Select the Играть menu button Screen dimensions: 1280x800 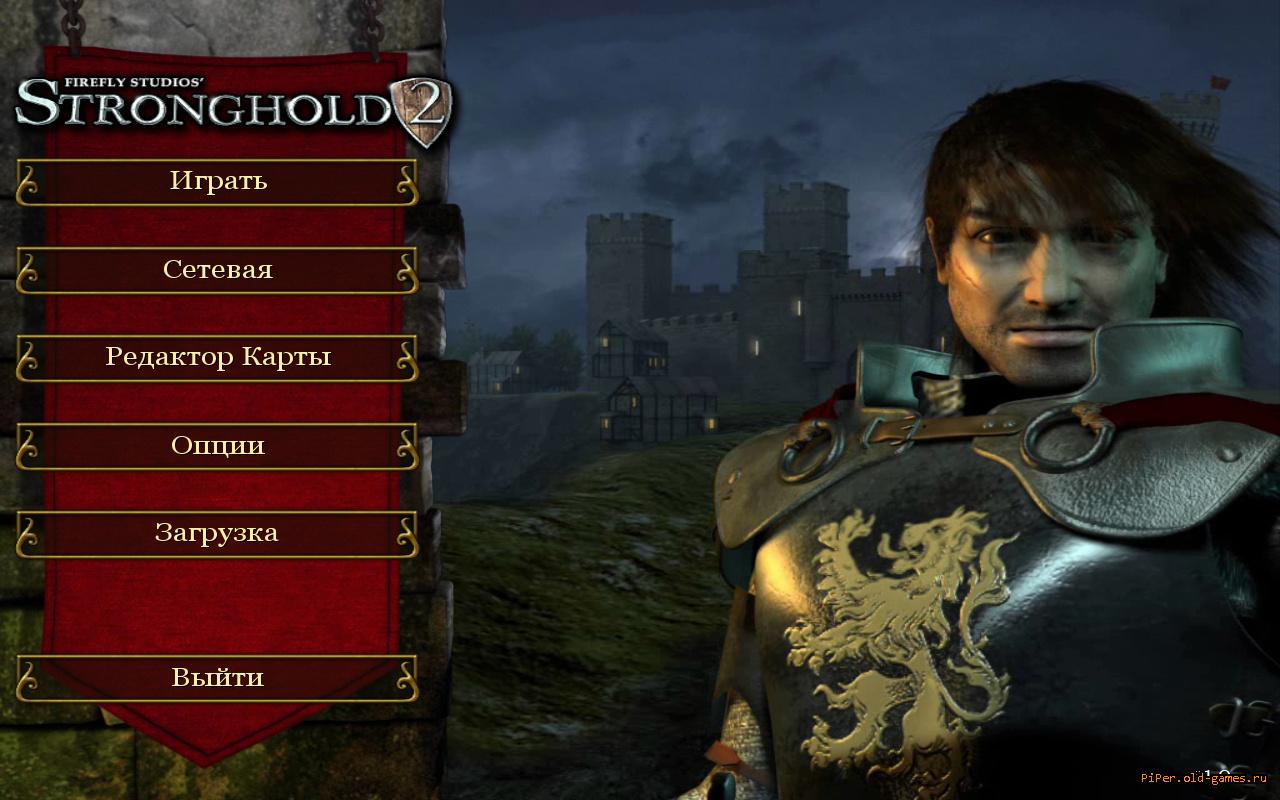[x=217, y=182]
